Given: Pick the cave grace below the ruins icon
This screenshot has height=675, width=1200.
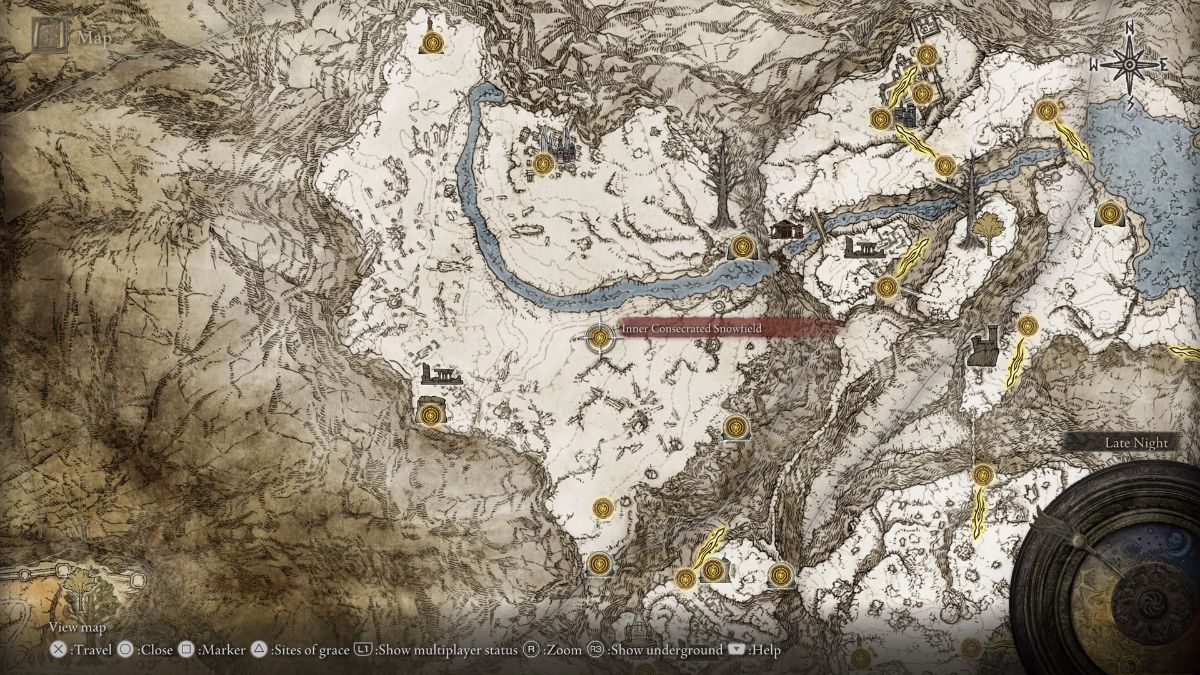Looking at the screenshot, I should coord(431,411).
